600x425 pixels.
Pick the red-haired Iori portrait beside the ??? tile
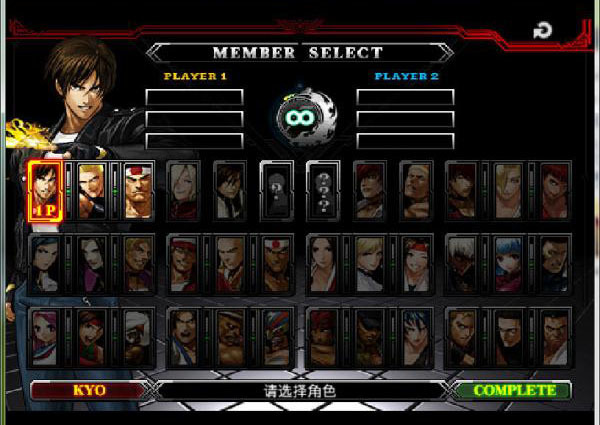369,190
